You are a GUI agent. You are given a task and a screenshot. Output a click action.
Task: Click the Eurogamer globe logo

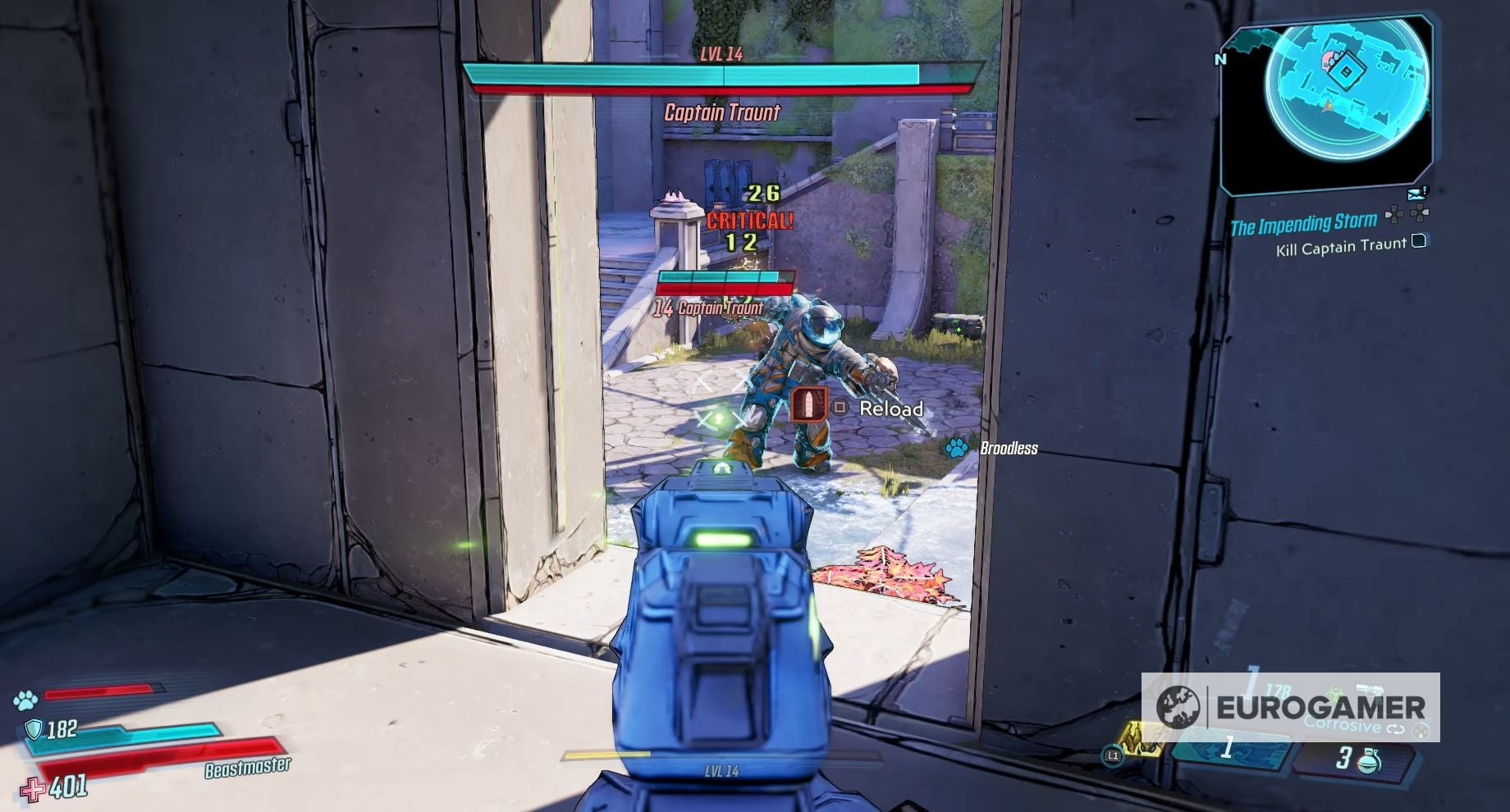pos(1180,706)
